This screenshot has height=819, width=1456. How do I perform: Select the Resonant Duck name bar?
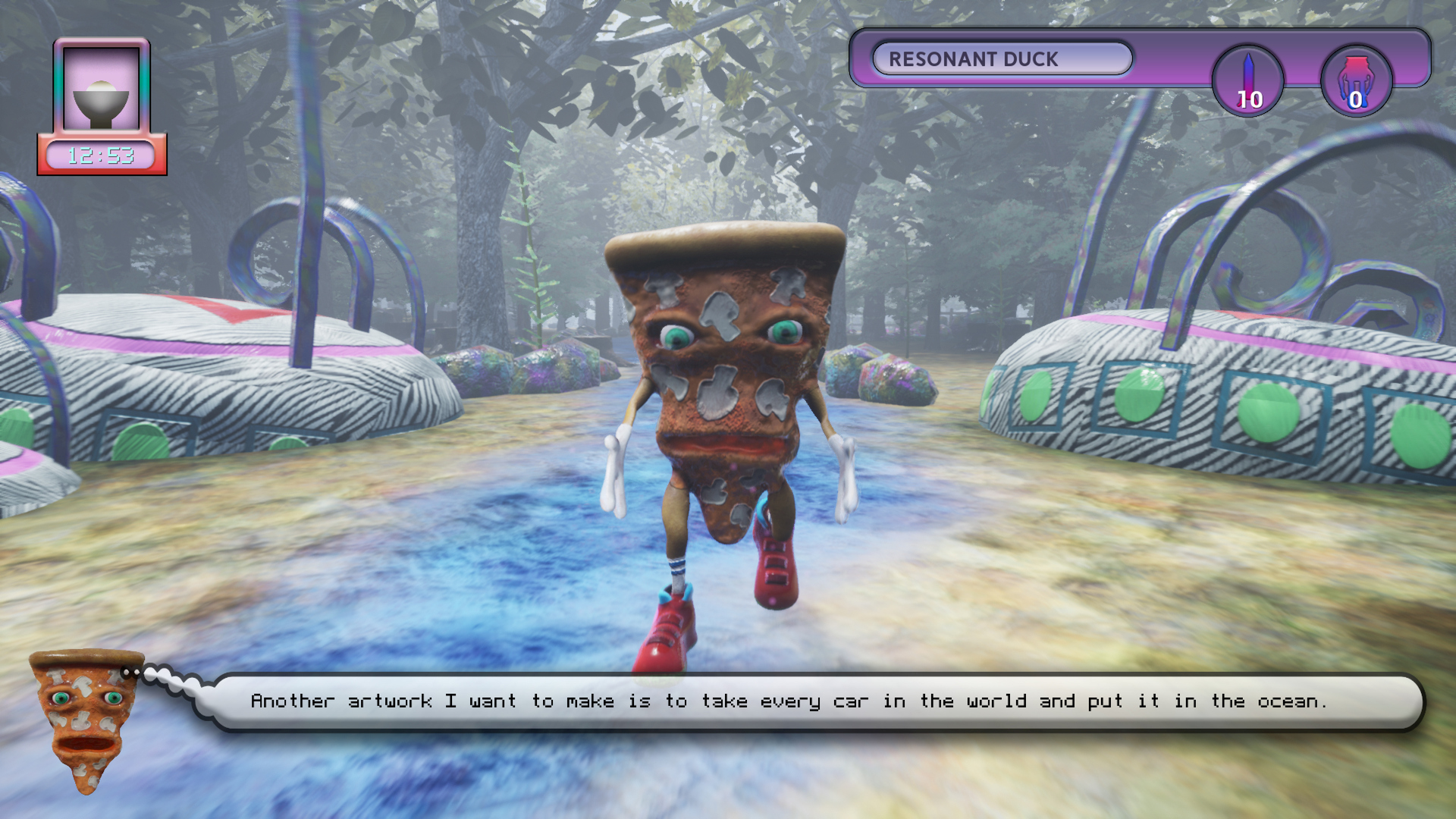tap(1002, 59)
